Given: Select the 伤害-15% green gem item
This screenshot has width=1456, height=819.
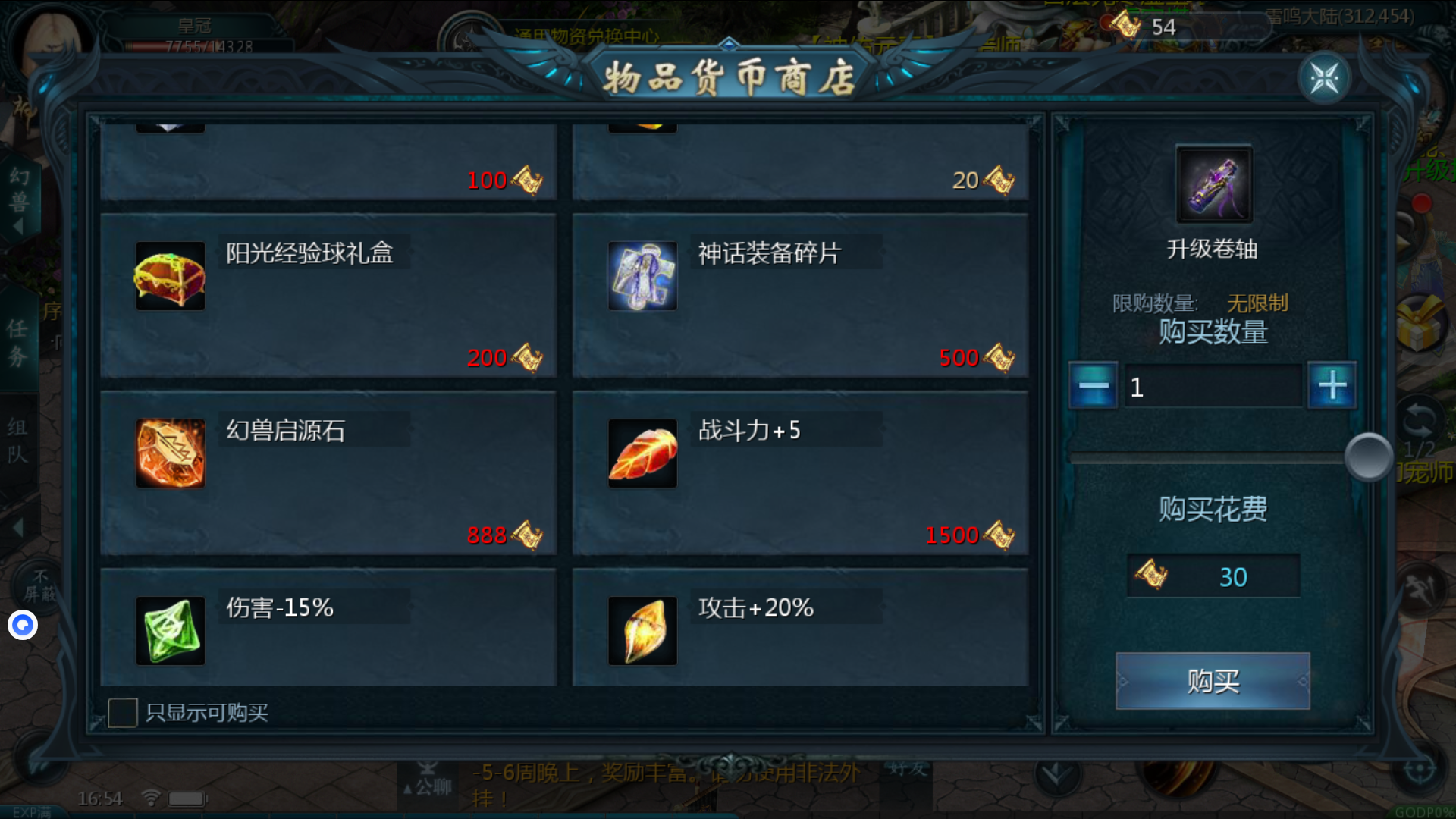Looking at the screenshot, I should pyautogui.click(x=328, y=628).
